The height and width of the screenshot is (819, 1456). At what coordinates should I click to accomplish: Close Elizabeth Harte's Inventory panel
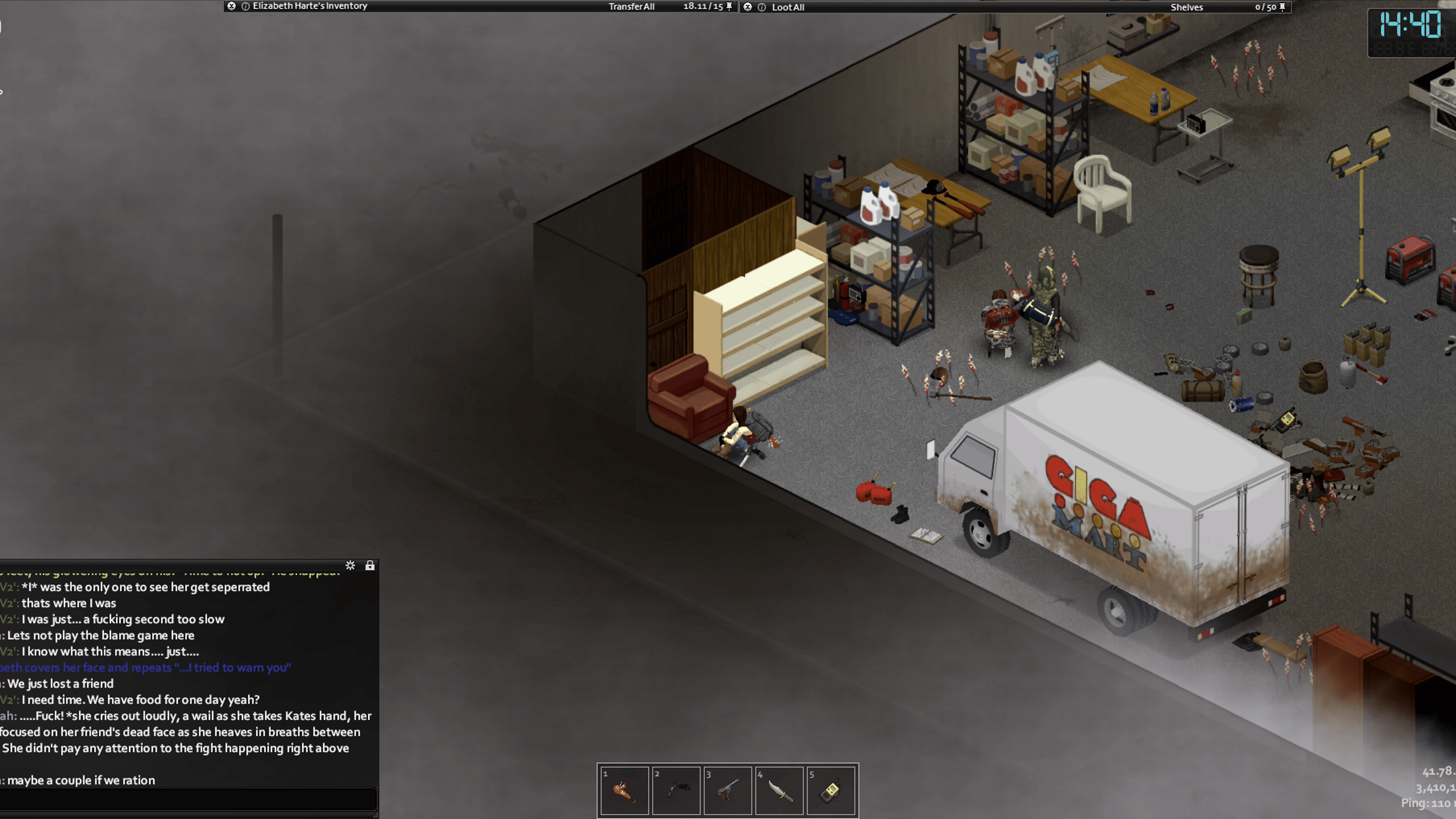point(231,6)
